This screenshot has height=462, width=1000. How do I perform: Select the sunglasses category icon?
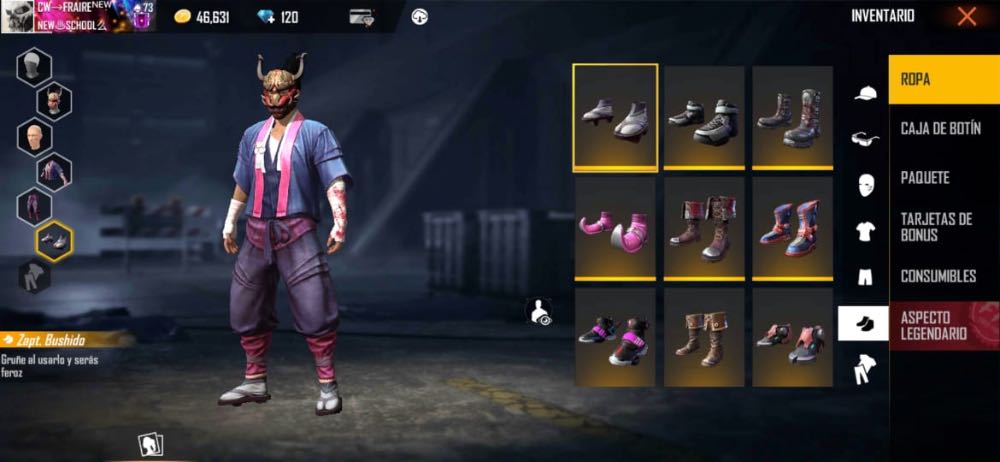(865, 139)
